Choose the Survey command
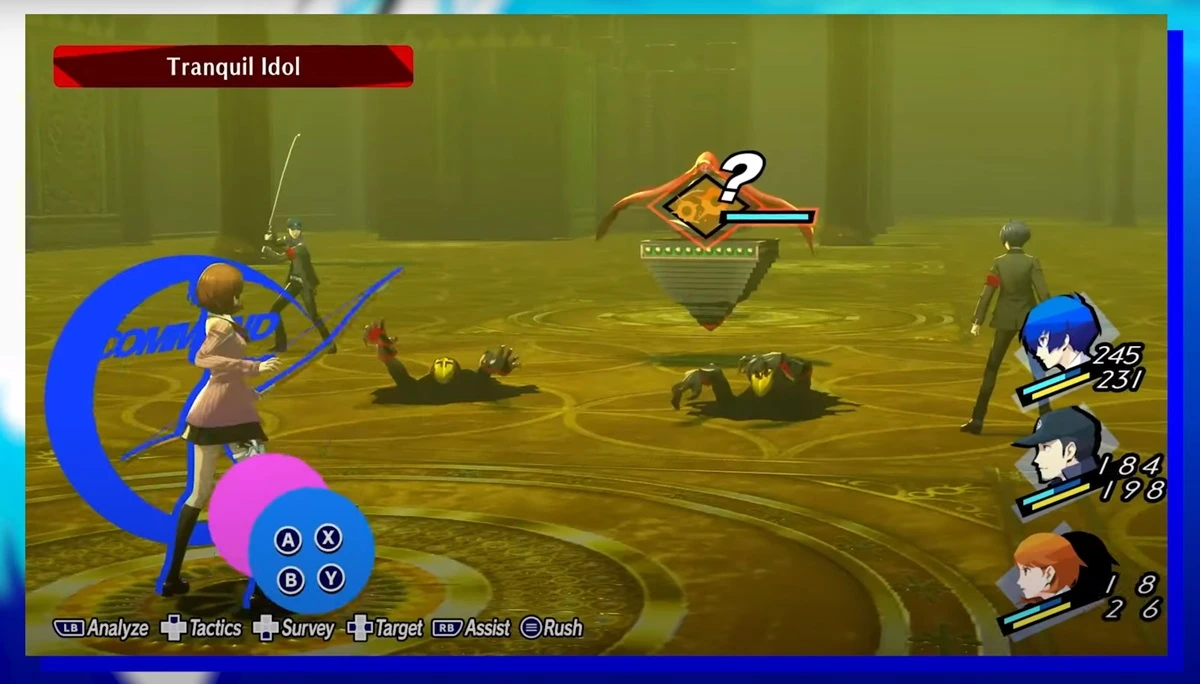Screen dimensions: 1200x684 tap(294, 628)
